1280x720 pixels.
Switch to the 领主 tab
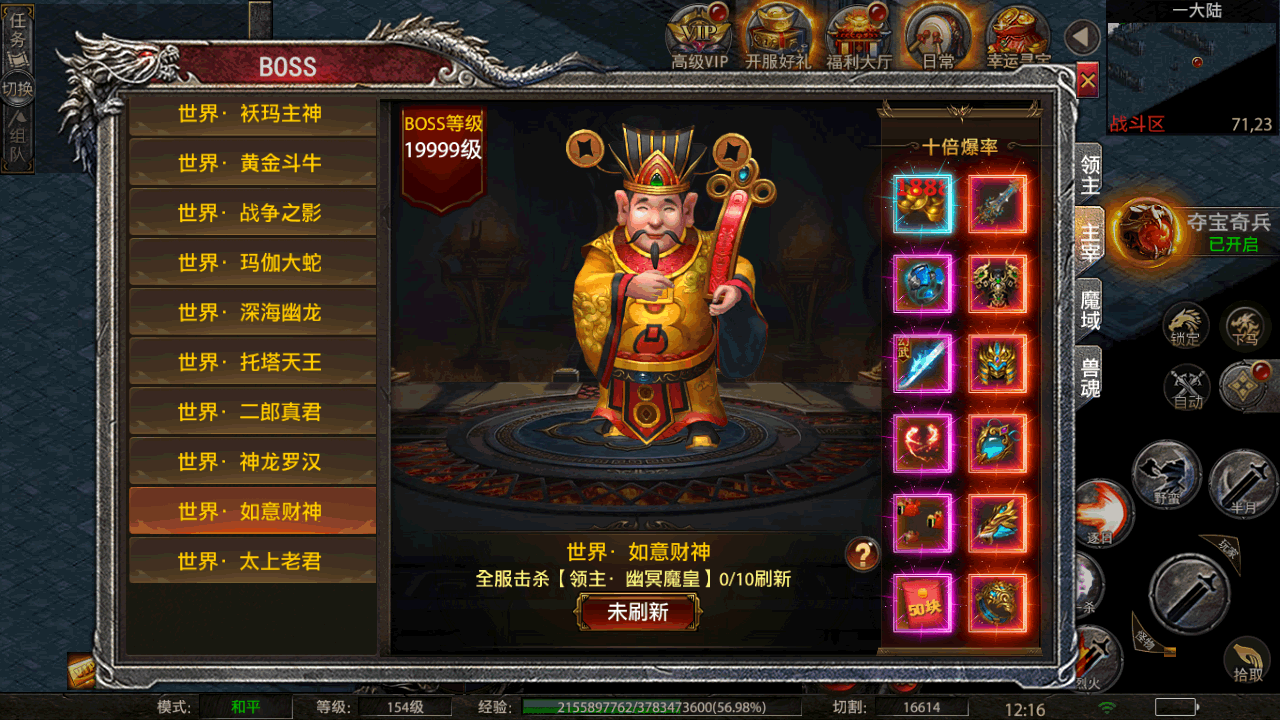tap(1089, 174)
